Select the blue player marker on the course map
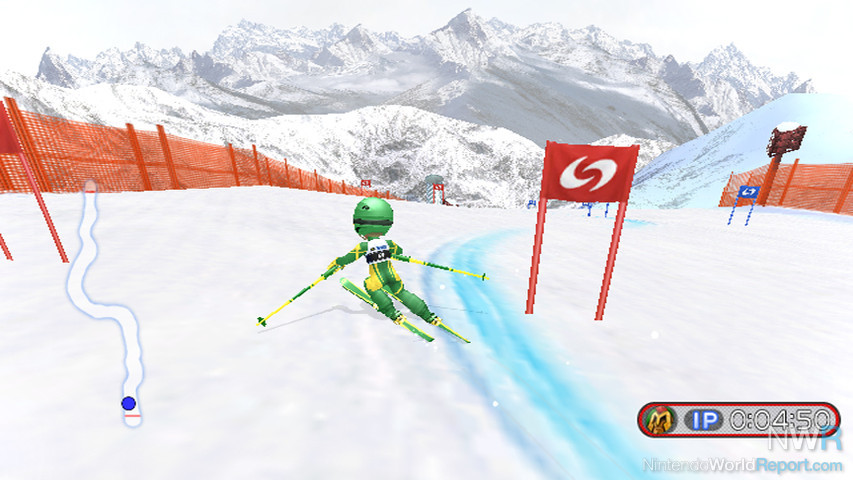 click(128, 403)
